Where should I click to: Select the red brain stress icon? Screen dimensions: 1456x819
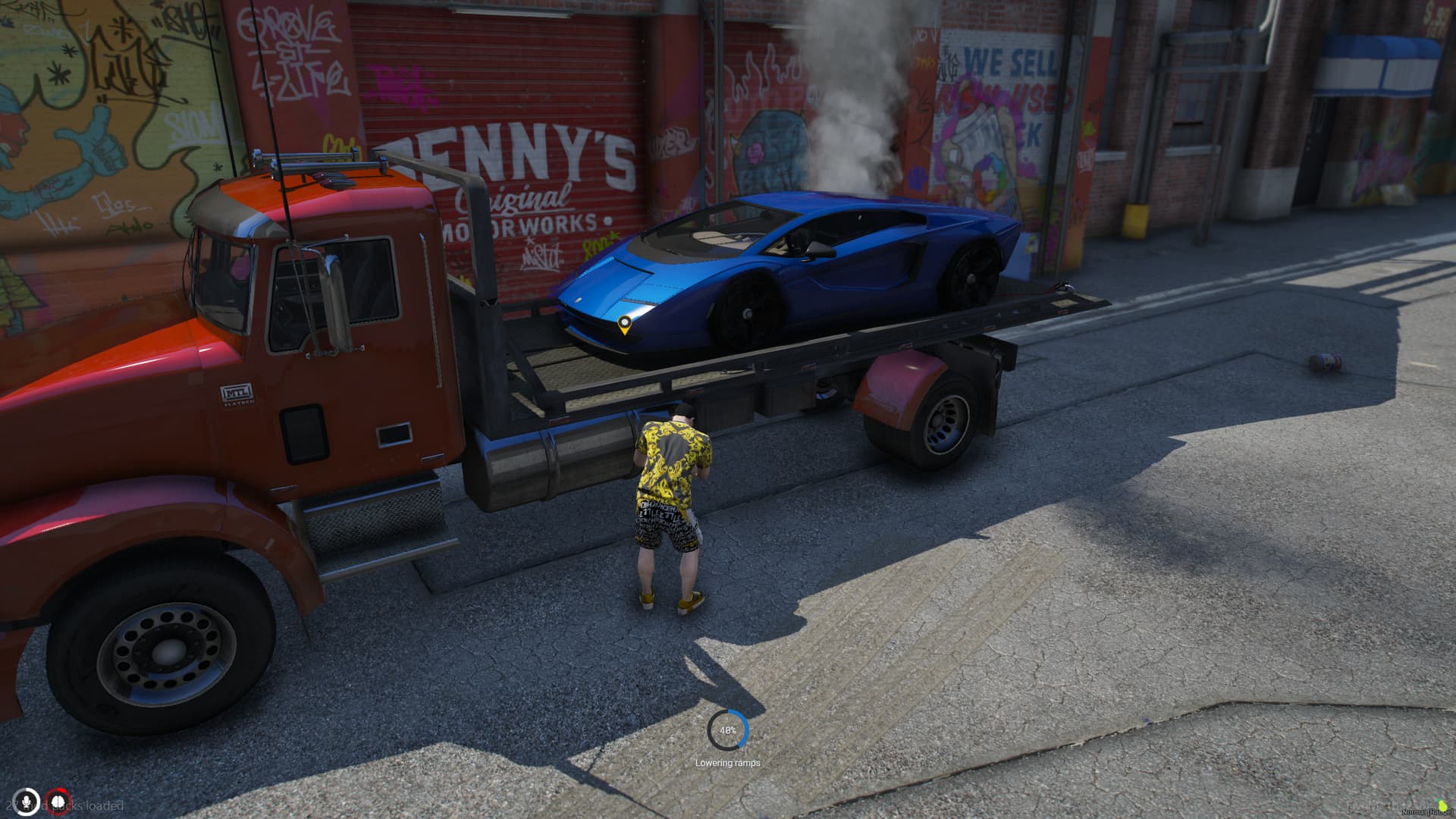57,802
